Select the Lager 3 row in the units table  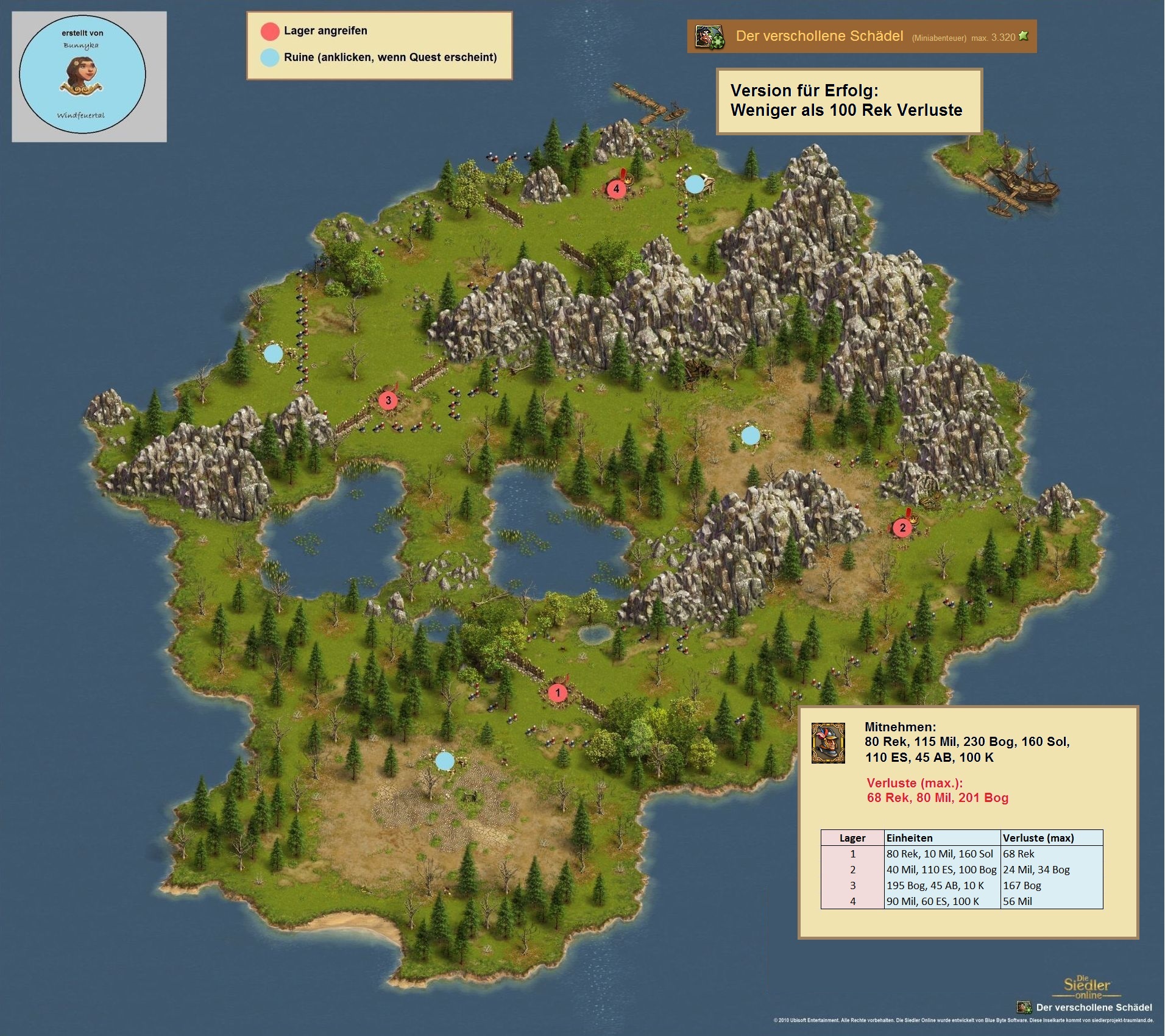[961, 885]
